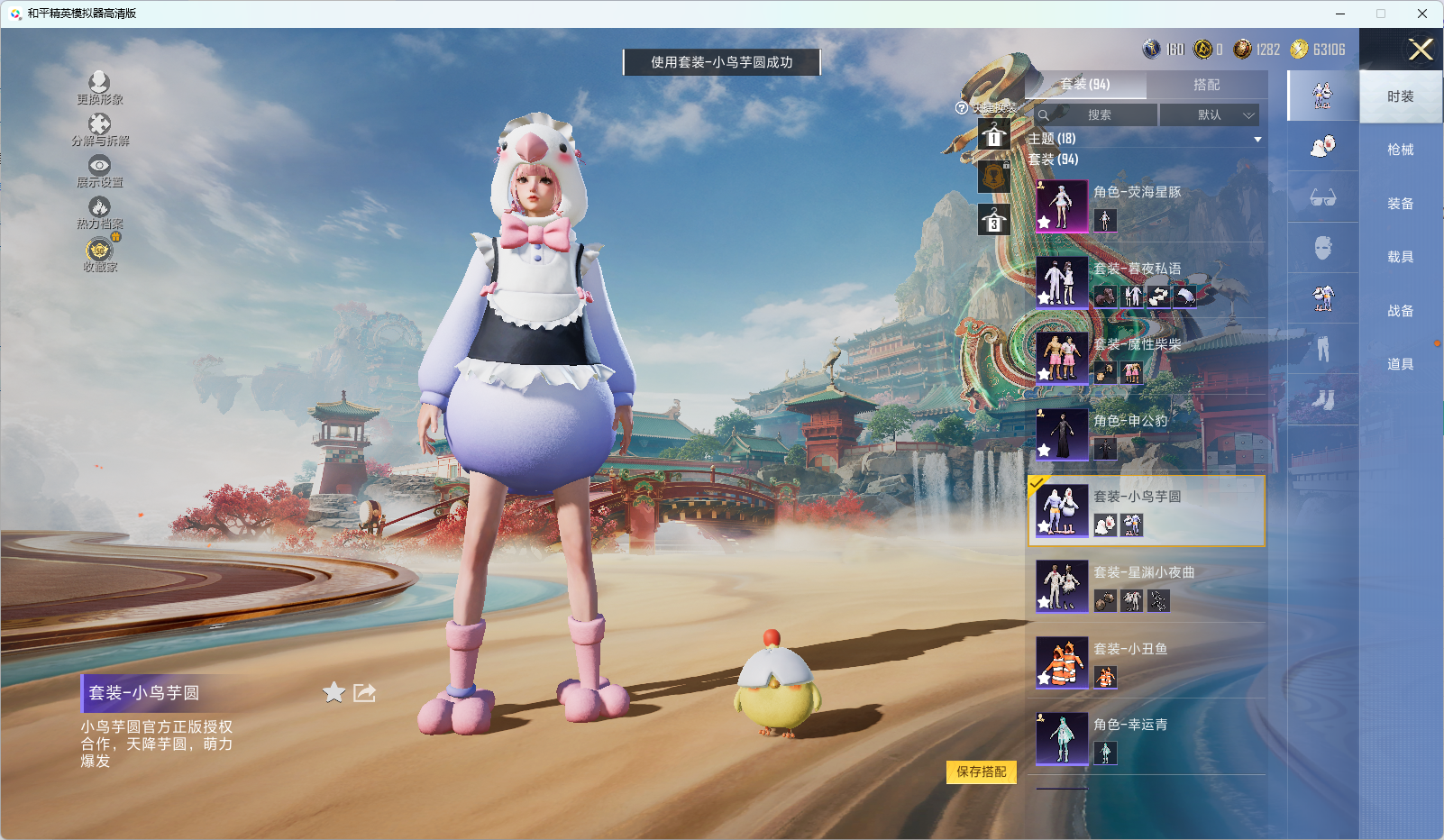Click 保存搭配 to save the outfit
The image size is (1444, 840).
point(981,772)
